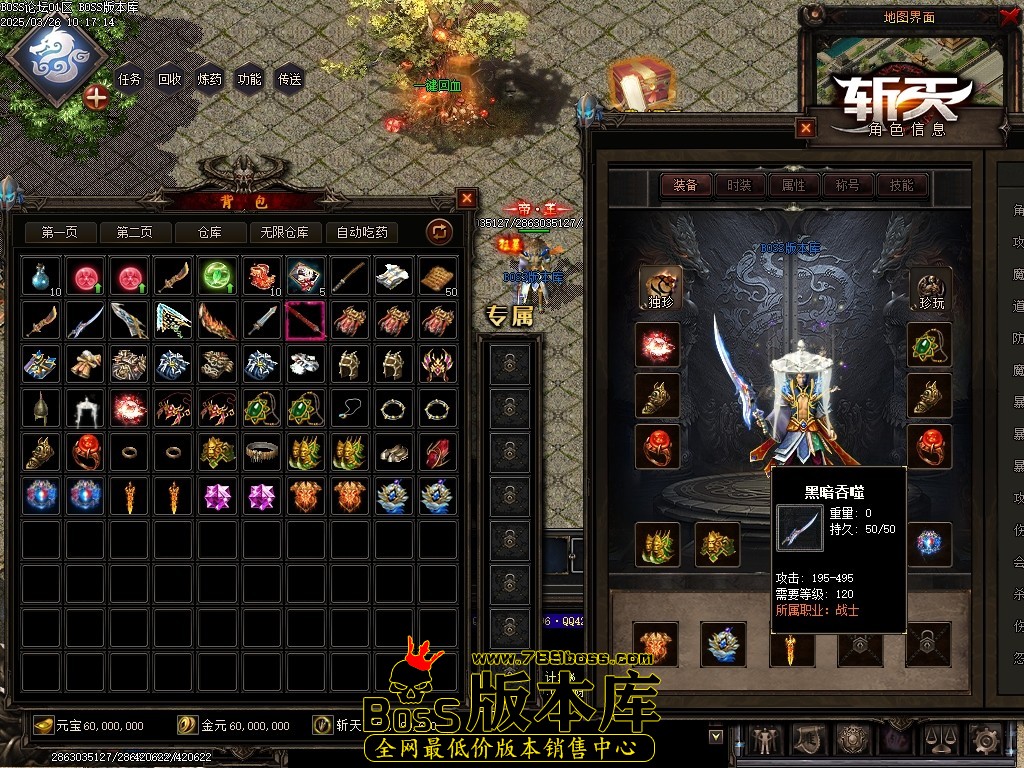
Task: Open the 炼药 alchemy menu
Action: pyautogui.click(x=210, y=79)
